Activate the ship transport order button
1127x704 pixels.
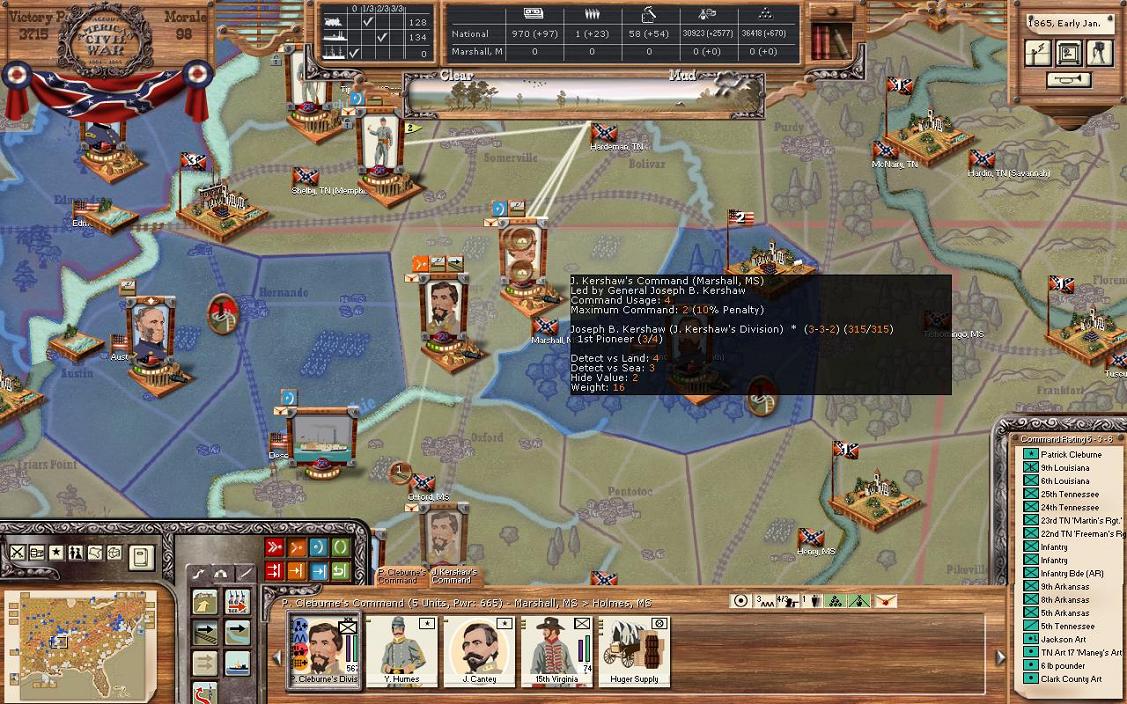(237, 662)
